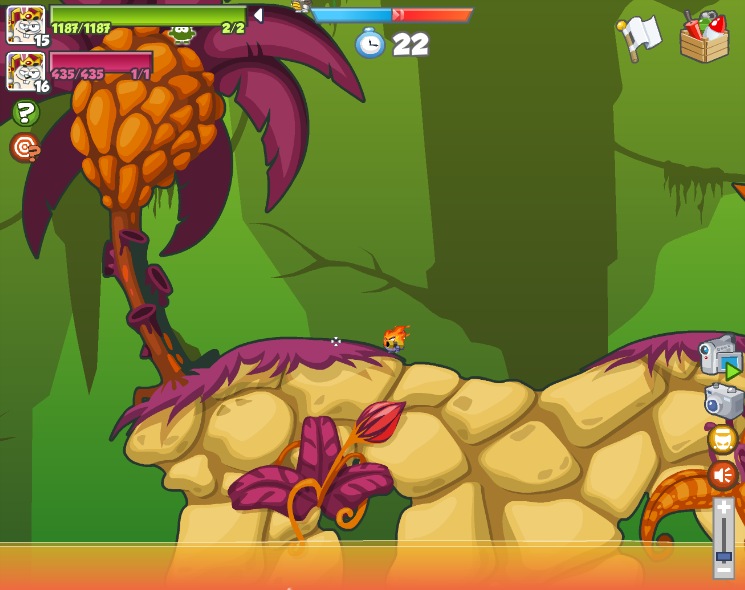The image size is (745, 590).
Task: Select the level 15 player avatar
Action: coord(24,24)
